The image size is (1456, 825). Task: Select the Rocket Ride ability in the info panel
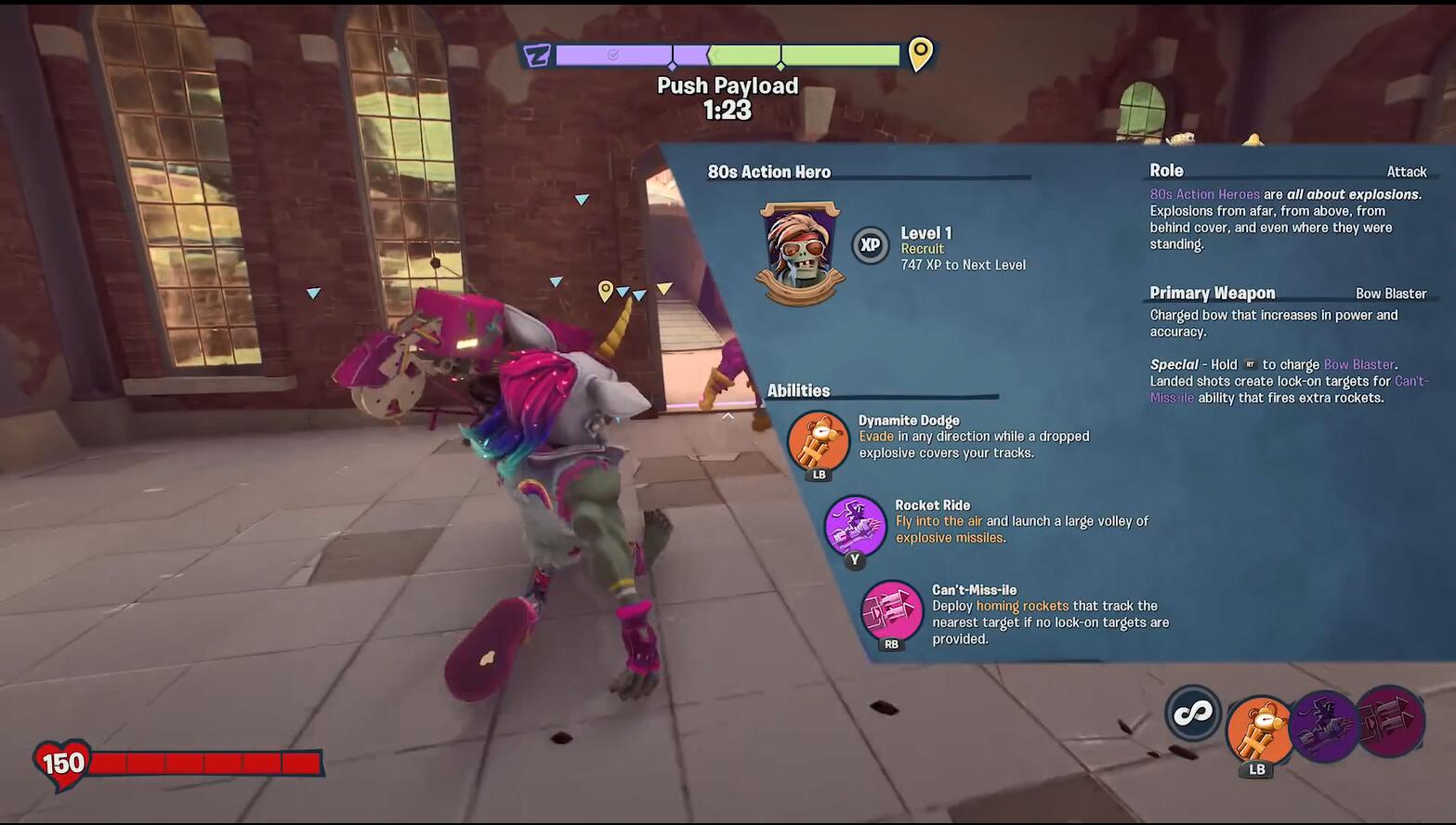855,526
